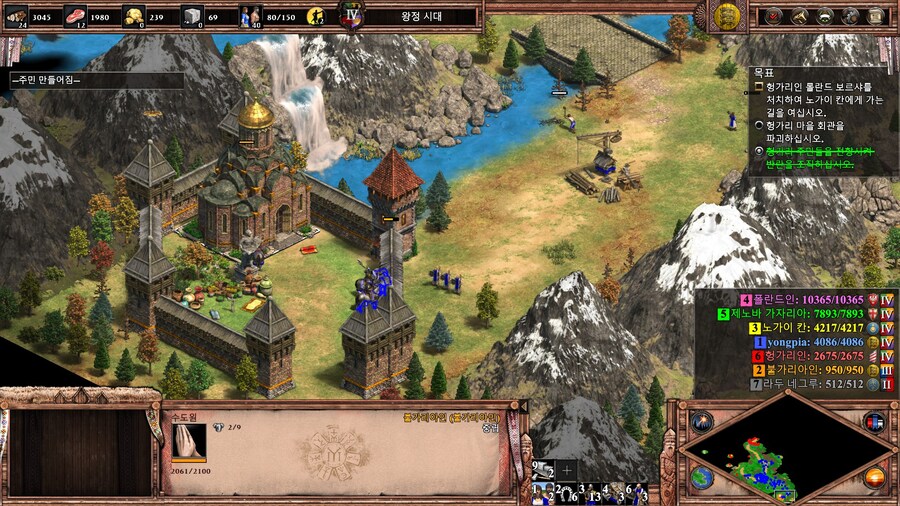The width and height of the screenshot is (900, 506).
Task: Open the gear settings button
Action: pyautogui.click(x=850, y=16)
